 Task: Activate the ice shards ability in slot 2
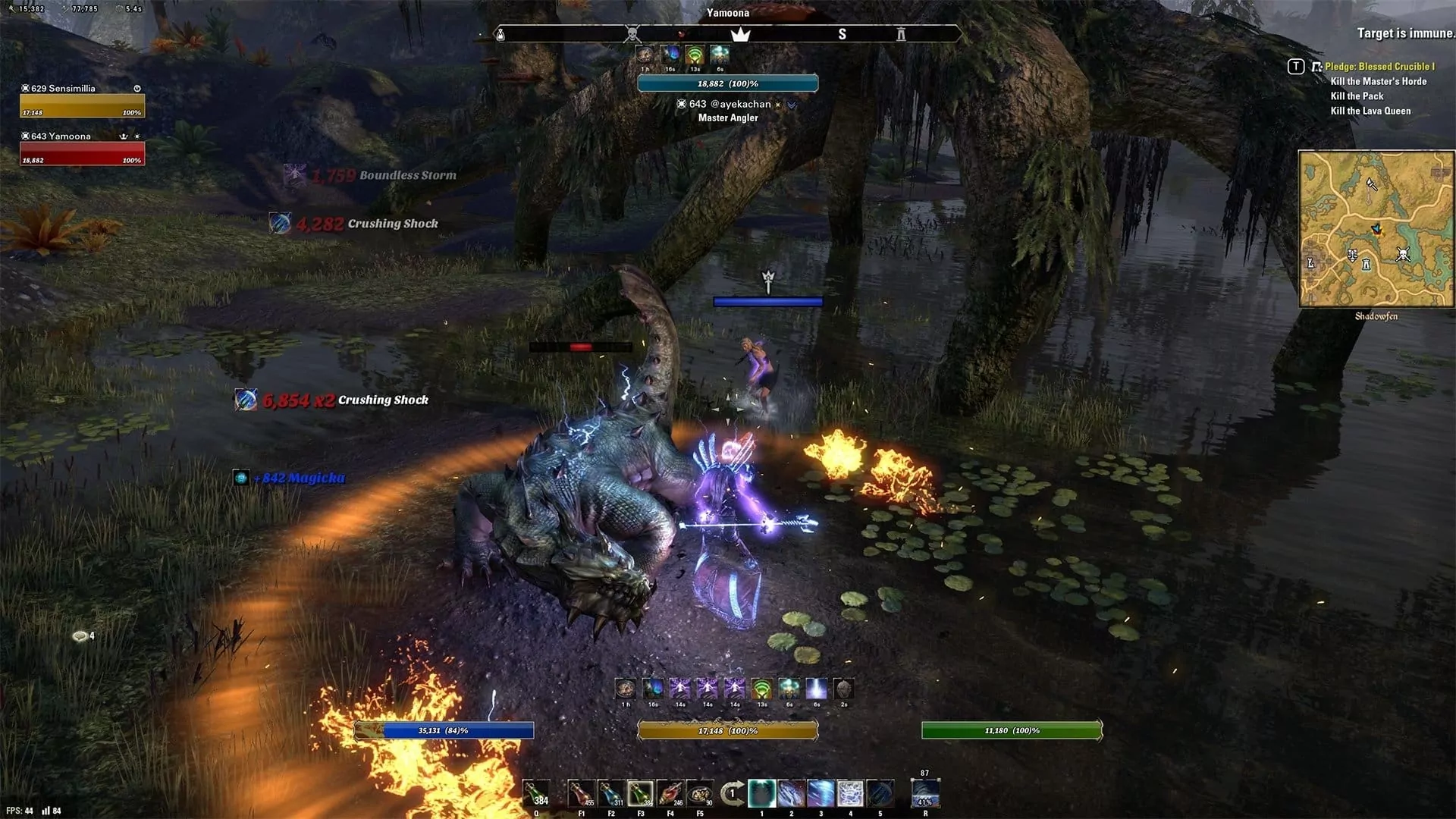[x=791, y=794]
